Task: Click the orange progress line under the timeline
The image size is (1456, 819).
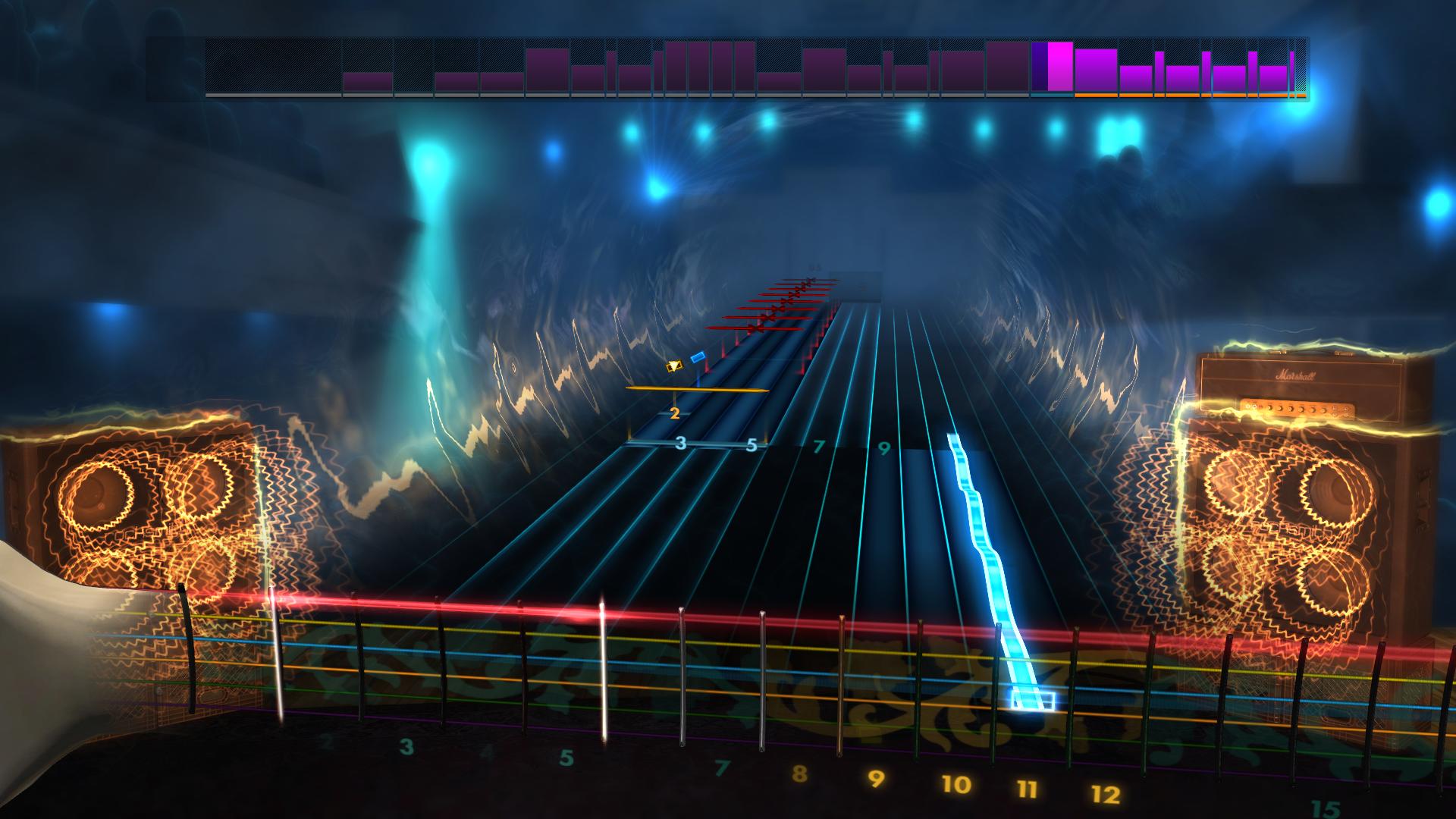Action: 1183,96
